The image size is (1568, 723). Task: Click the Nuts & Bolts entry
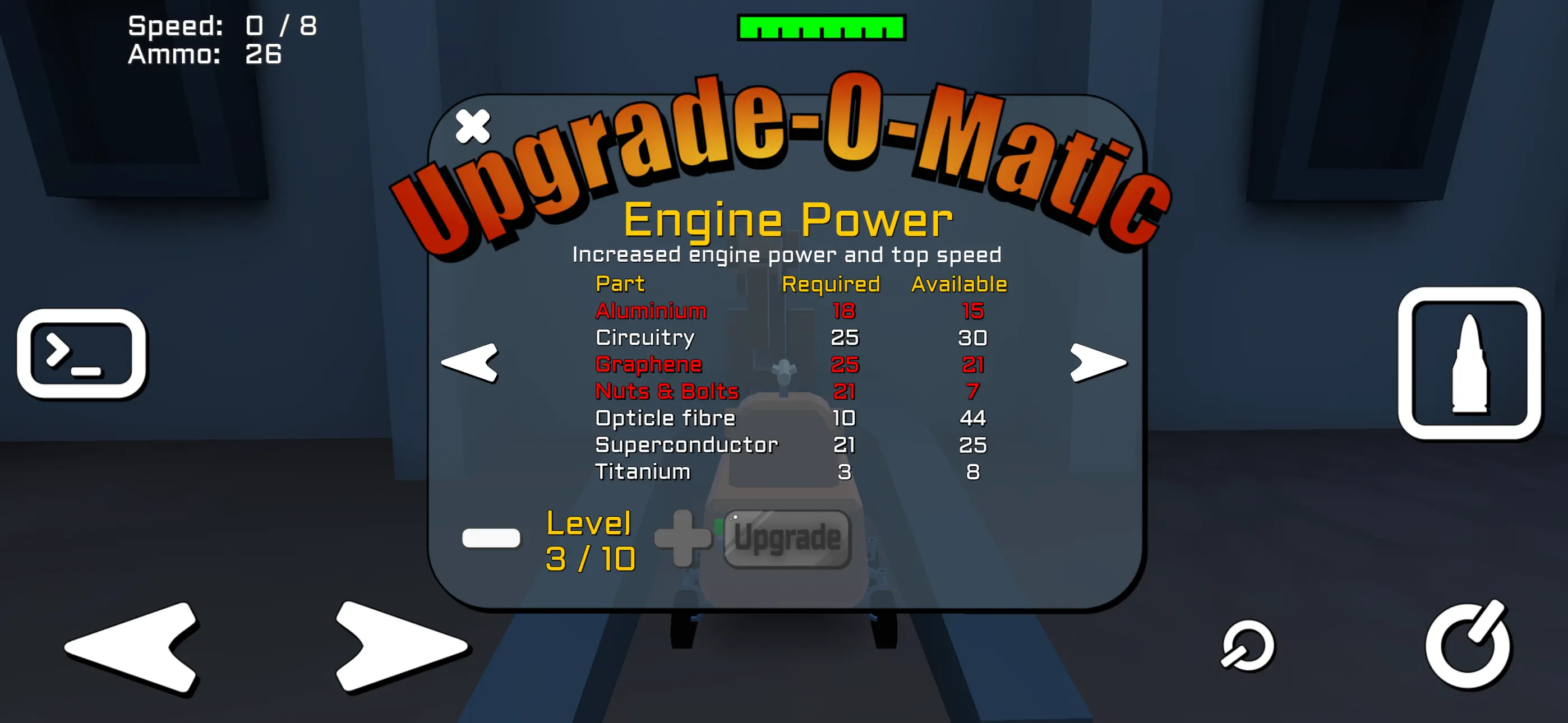coord(667,391)
